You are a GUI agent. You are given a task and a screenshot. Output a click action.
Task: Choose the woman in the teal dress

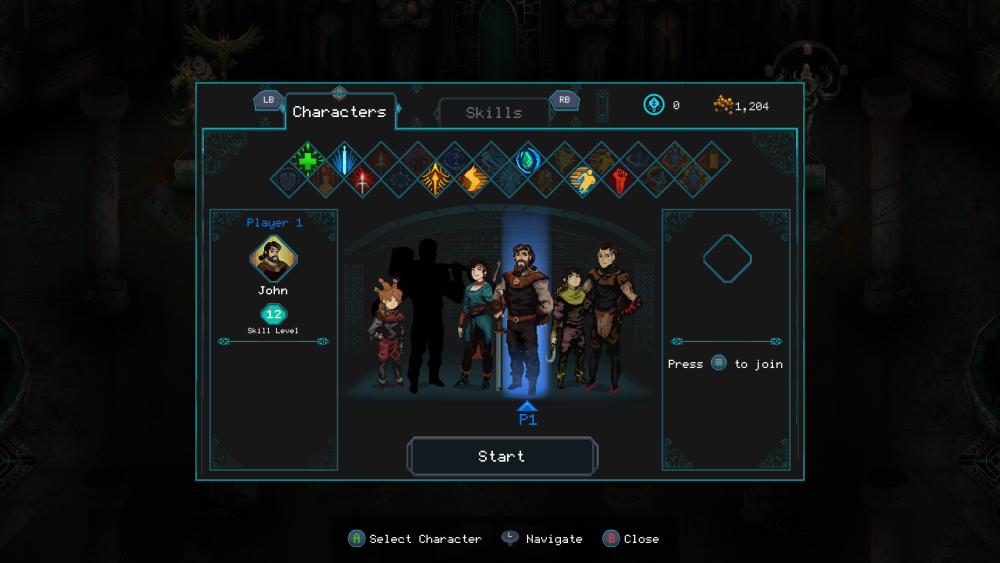(475, 320)
